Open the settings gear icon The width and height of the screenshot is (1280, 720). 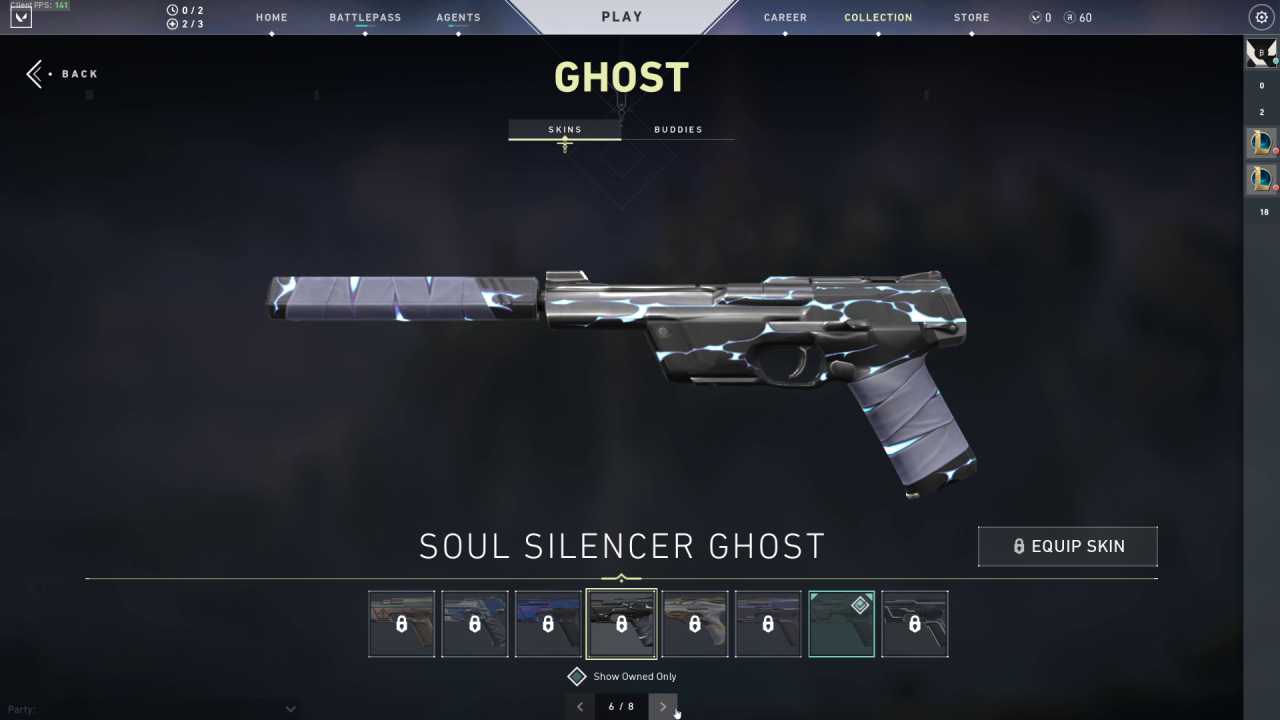pos(1260,17)
